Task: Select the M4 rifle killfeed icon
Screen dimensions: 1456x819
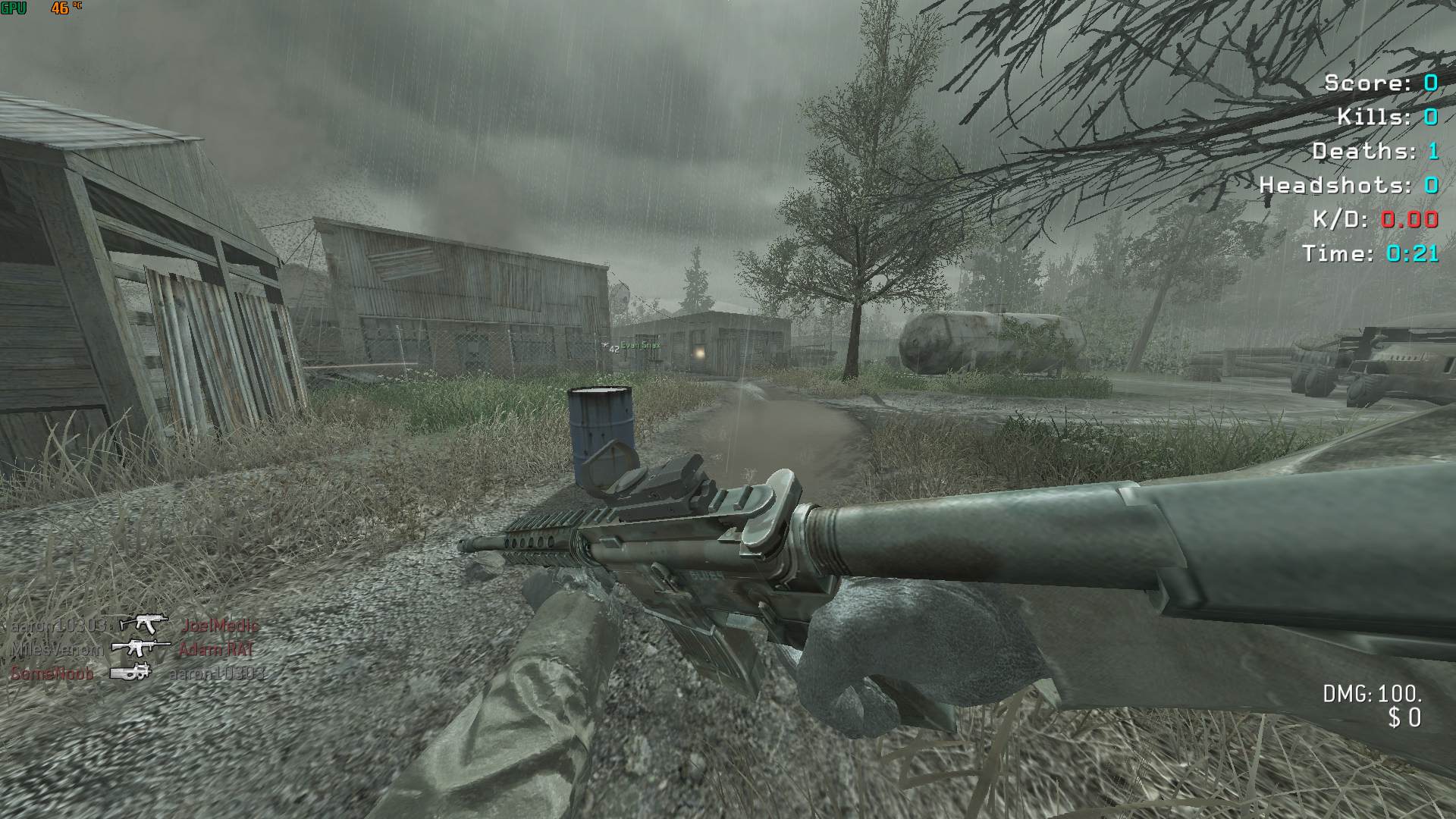Action: [x=141, y=648]
